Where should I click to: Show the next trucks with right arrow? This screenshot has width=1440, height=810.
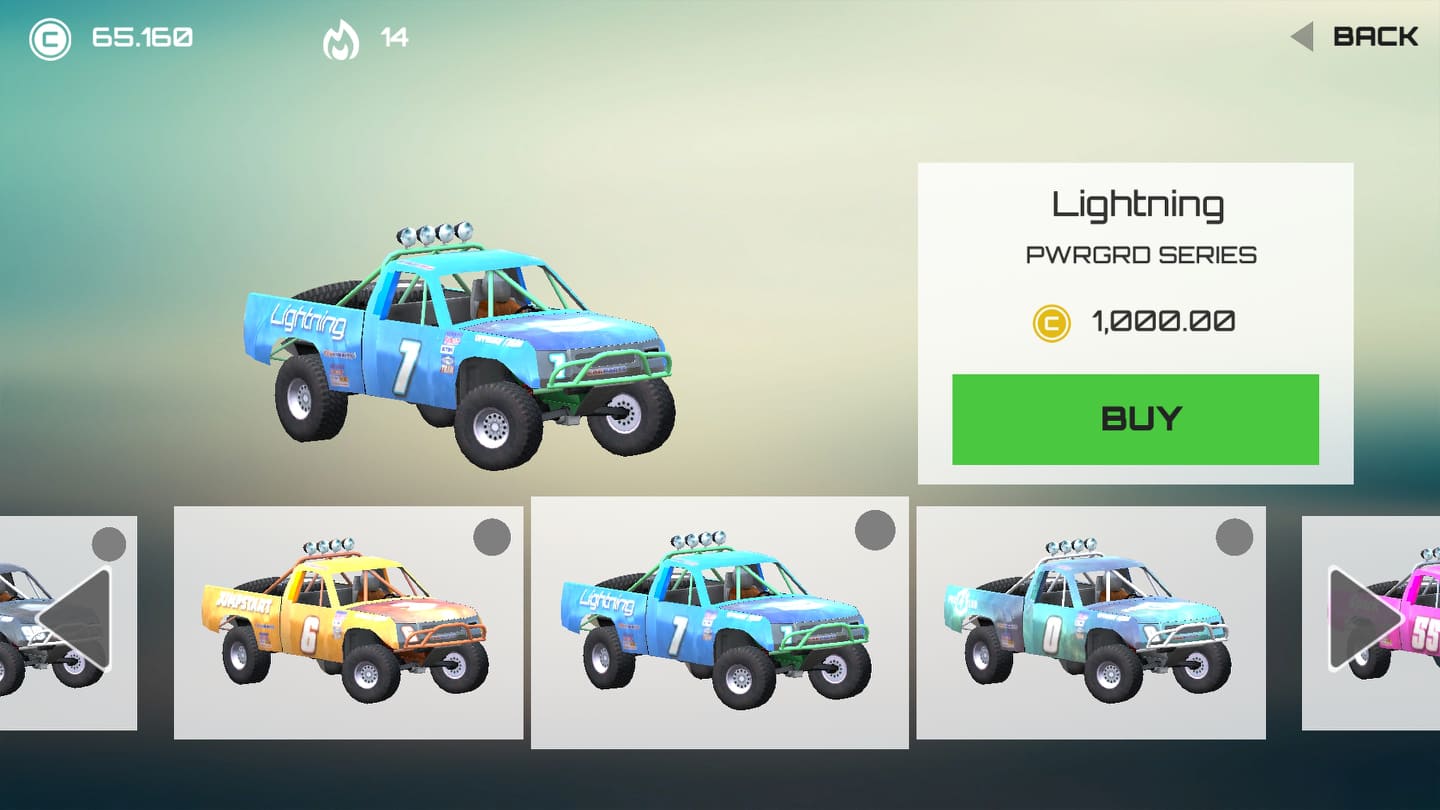pos(1362,618)
